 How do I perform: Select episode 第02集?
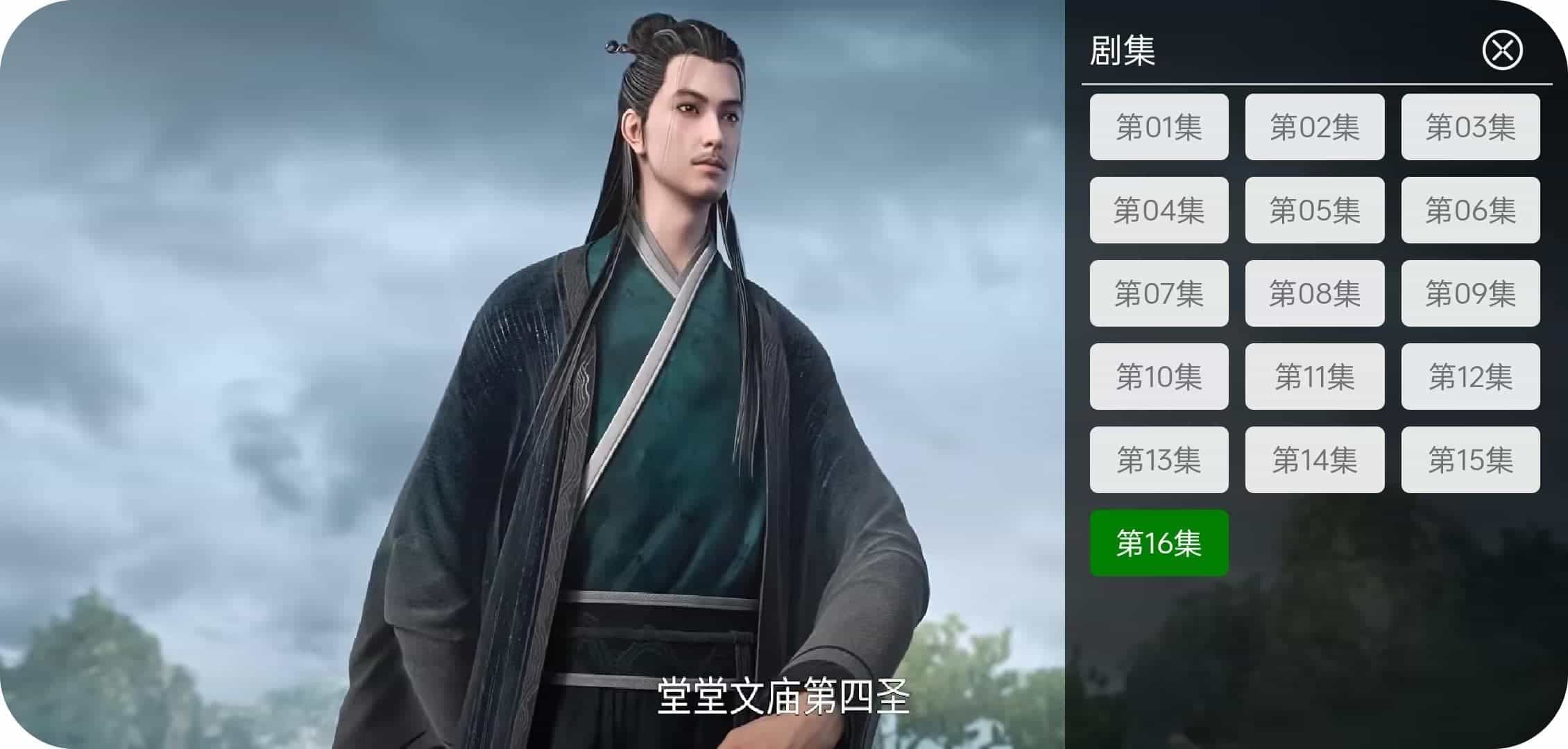pos(1315,126)
